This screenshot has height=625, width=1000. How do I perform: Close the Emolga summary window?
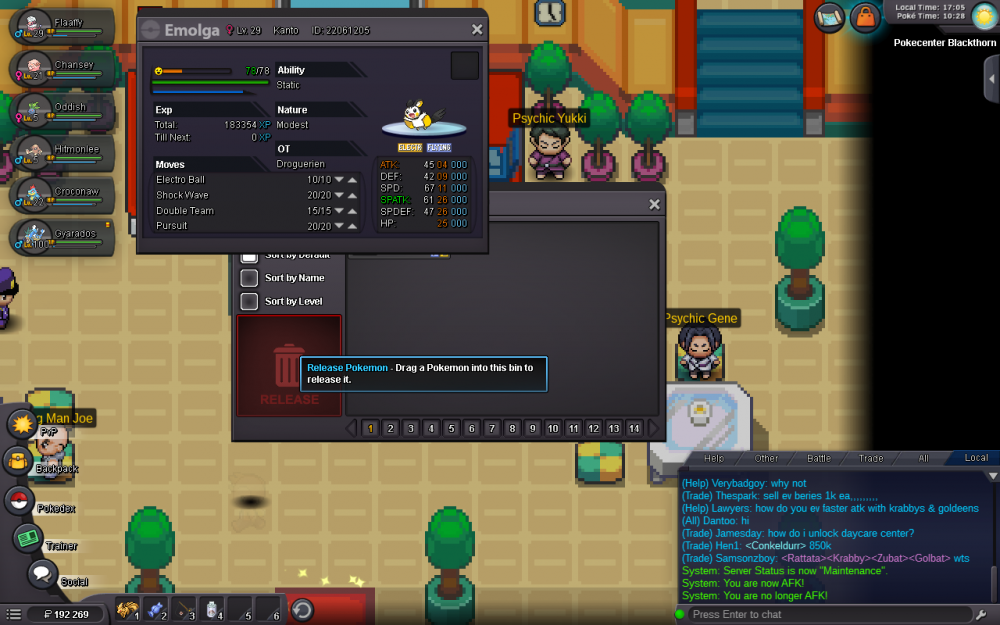pos(477,30)
